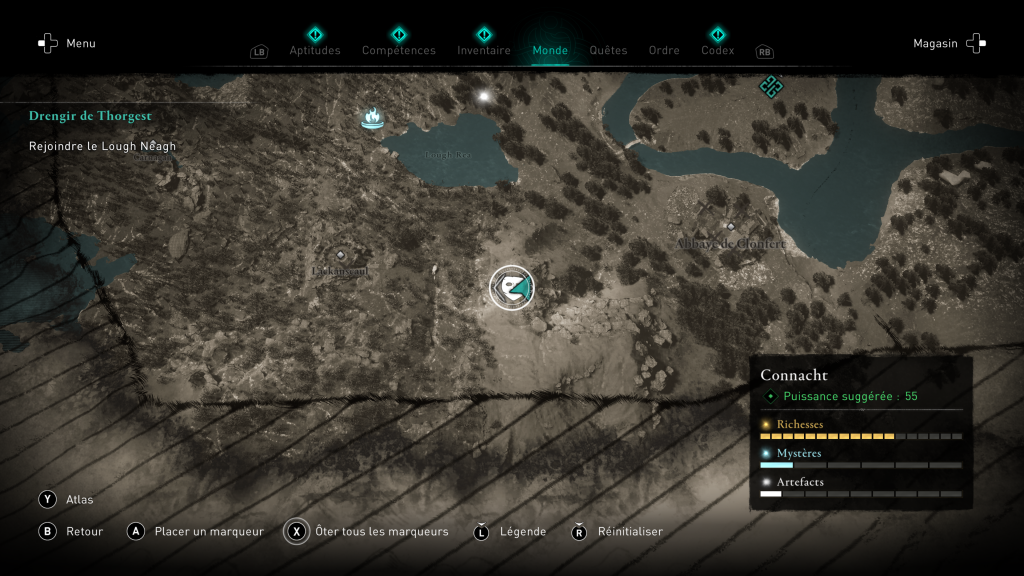Open the Compétences tab

coord(398,50)
